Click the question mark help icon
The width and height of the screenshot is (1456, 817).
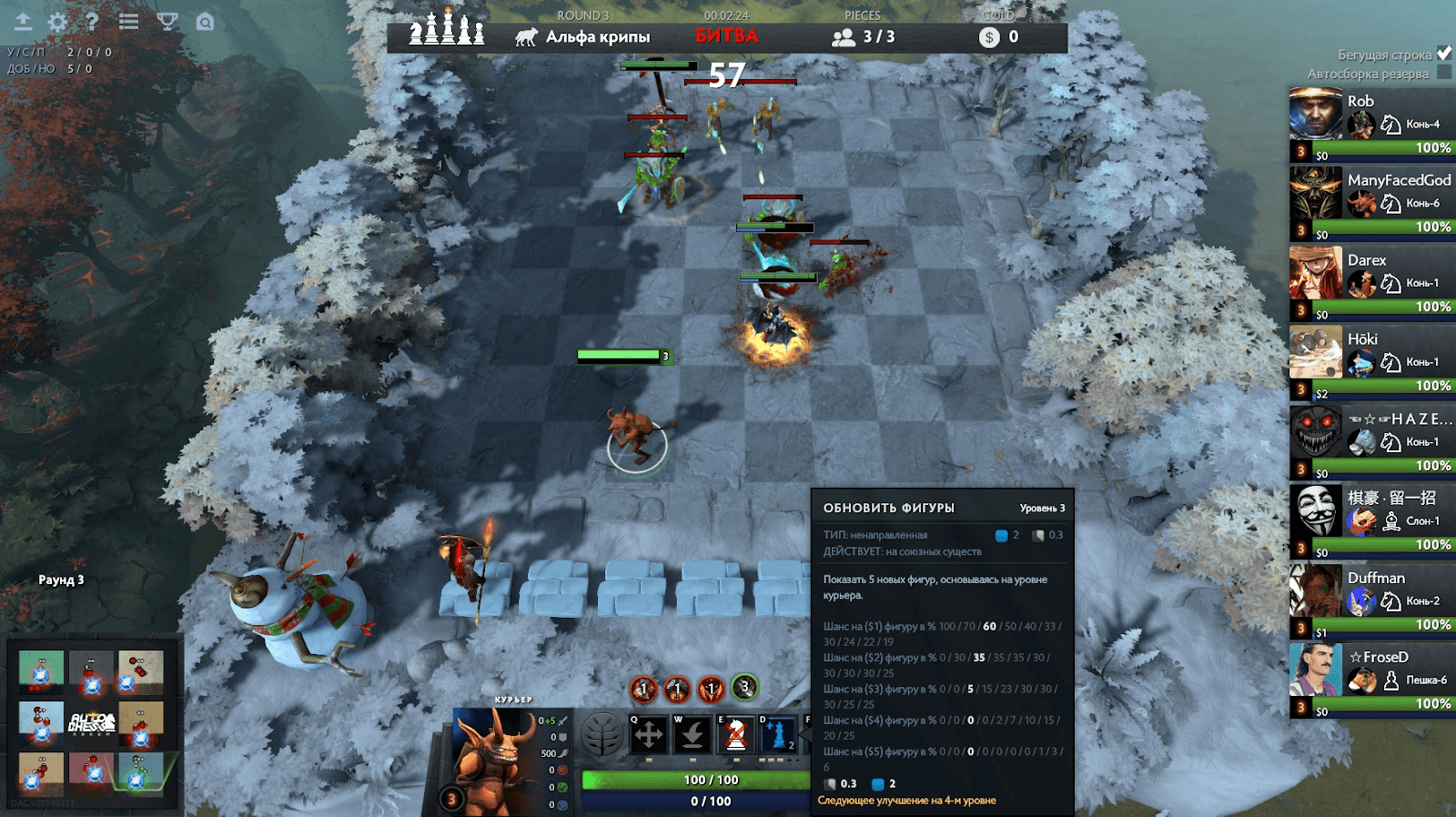click(92, 21)
